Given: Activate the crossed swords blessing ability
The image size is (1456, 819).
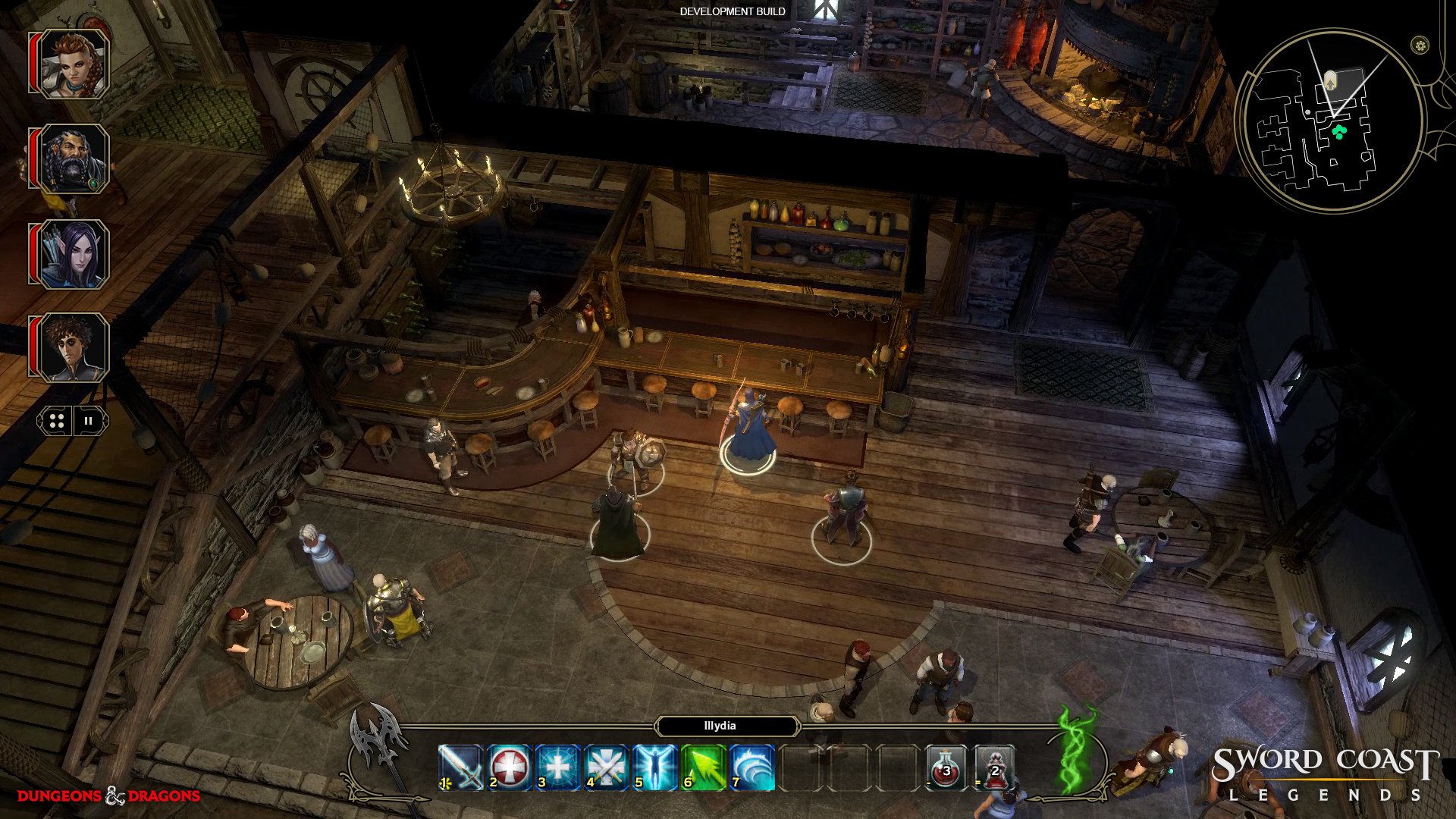Looking at the screenshot, I should [x=606, y=767].
